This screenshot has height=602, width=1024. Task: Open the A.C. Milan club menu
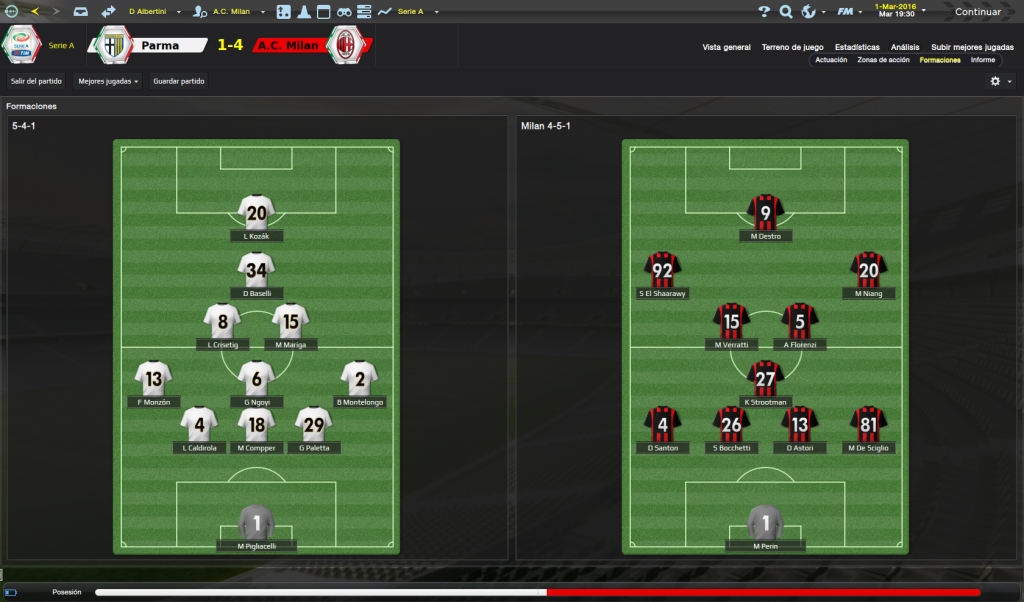click(236, 12)
